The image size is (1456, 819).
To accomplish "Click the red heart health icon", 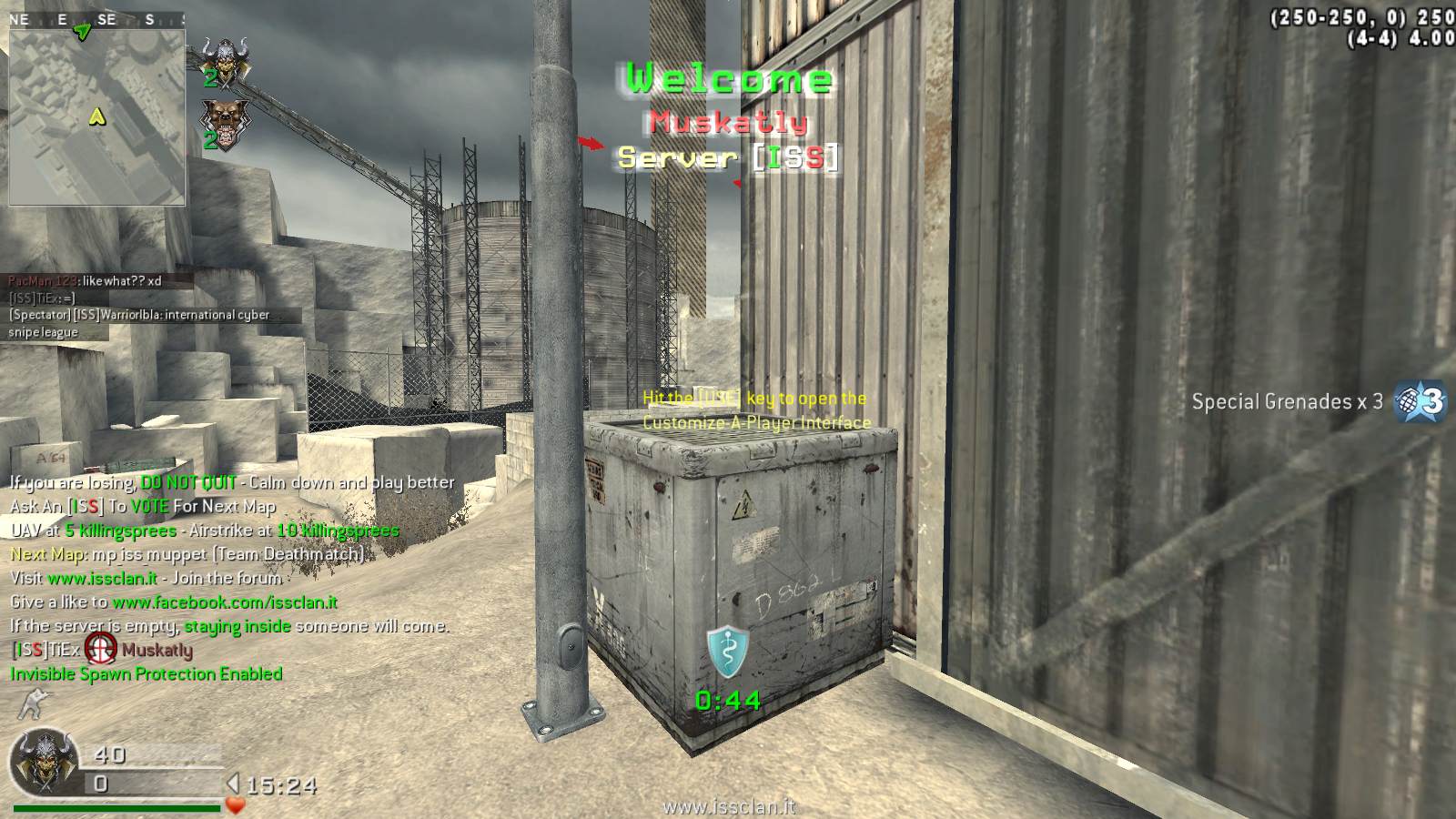I will [236, 806].
